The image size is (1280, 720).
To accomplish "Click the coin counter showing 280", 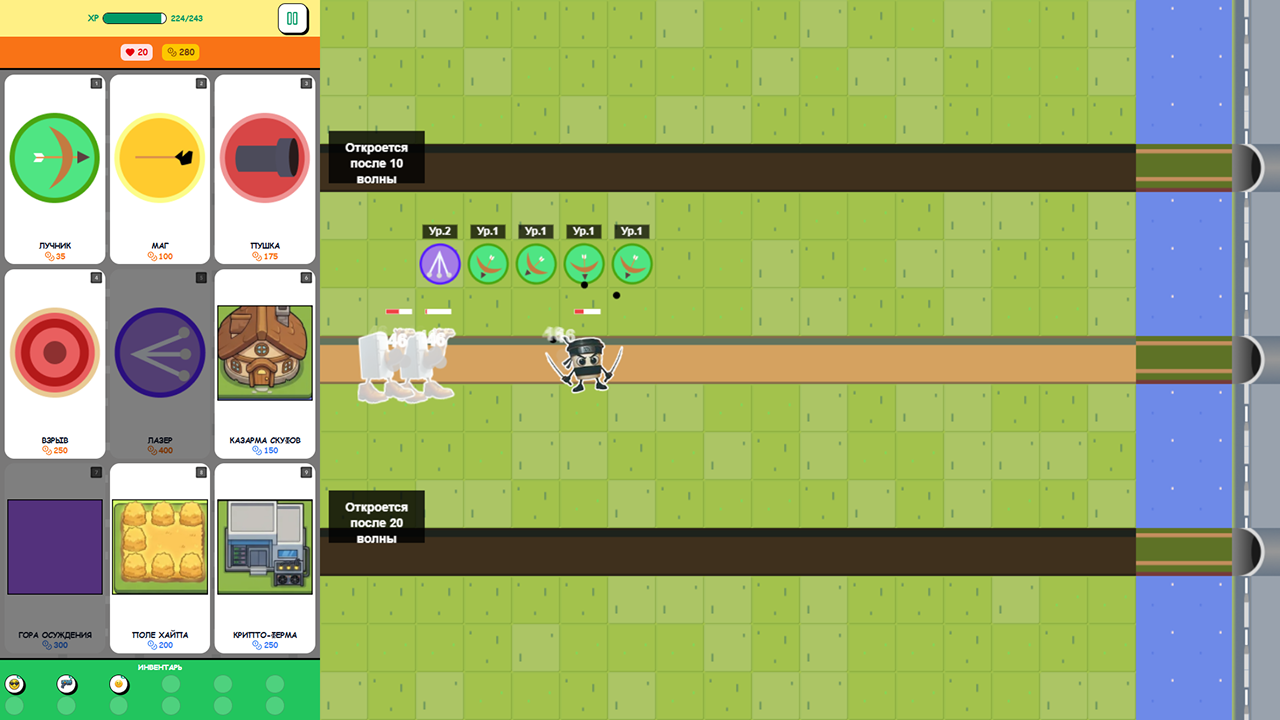I will [x=180, y=52].
